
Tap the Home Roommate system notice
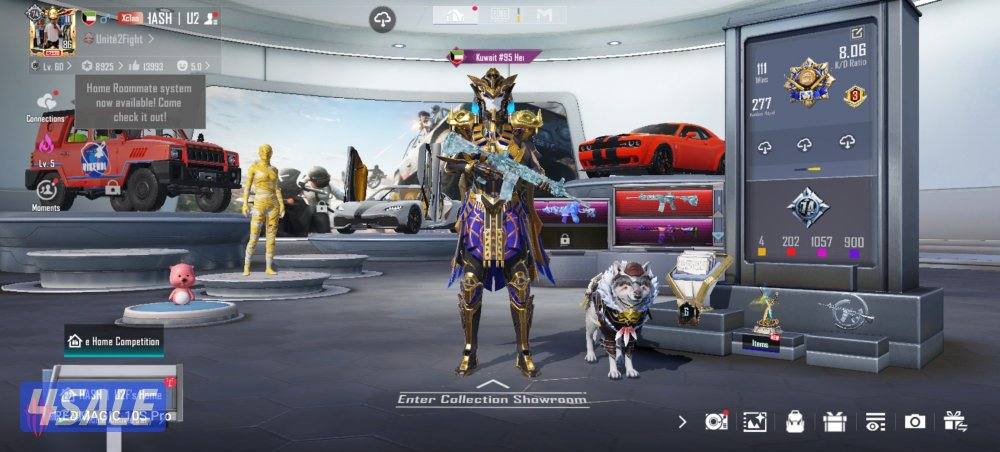pos(140,103)
